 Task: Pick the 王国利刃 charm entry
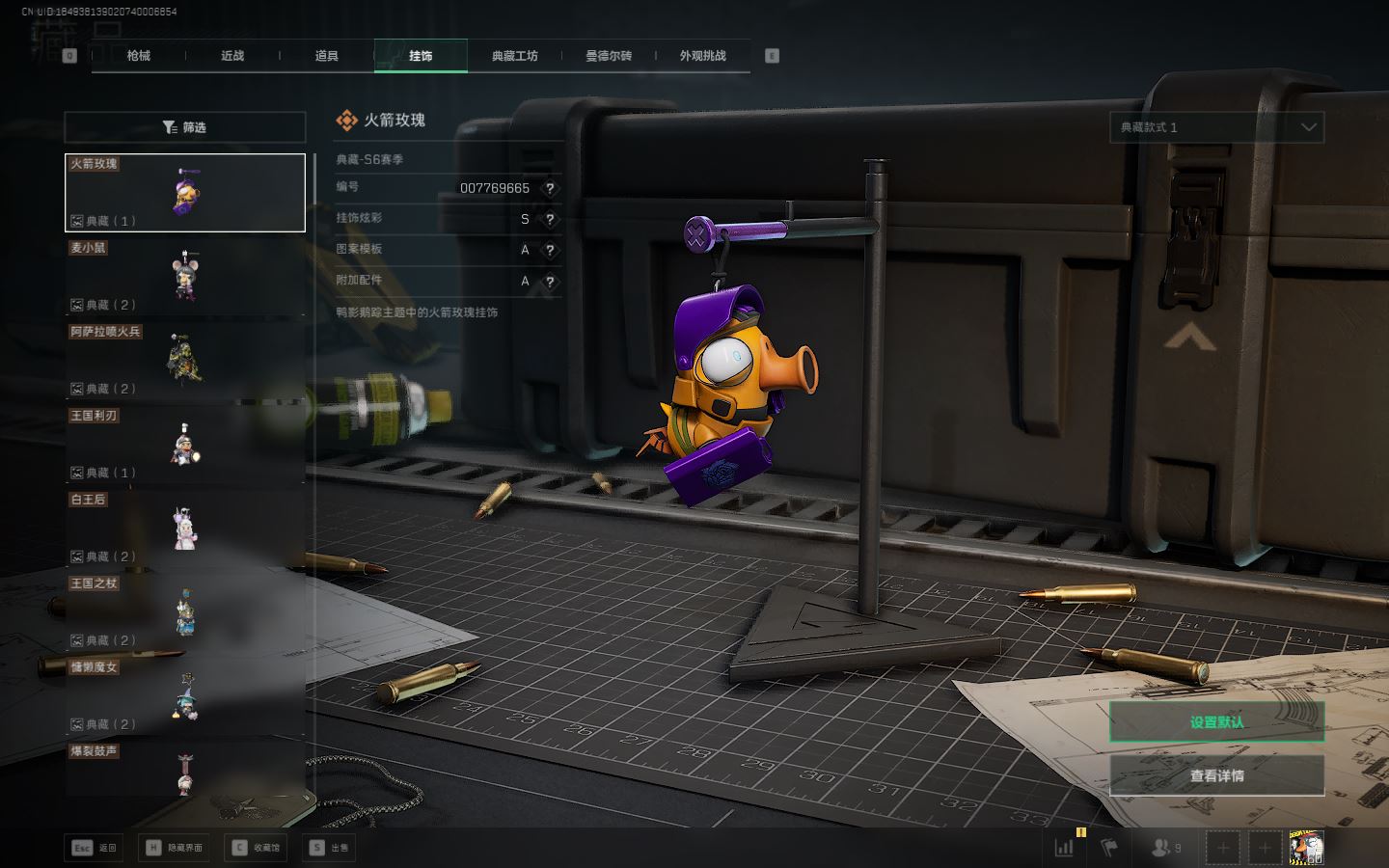pyautogui.click(x=185, y=445)
